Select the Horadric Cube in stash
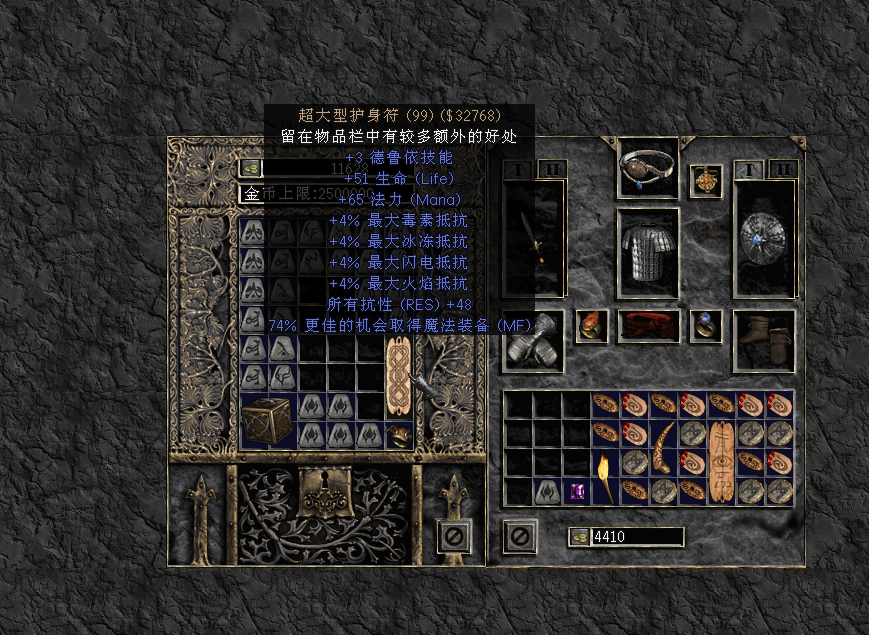The height and width of the screenshot is (635, 869). click(268, 420)
